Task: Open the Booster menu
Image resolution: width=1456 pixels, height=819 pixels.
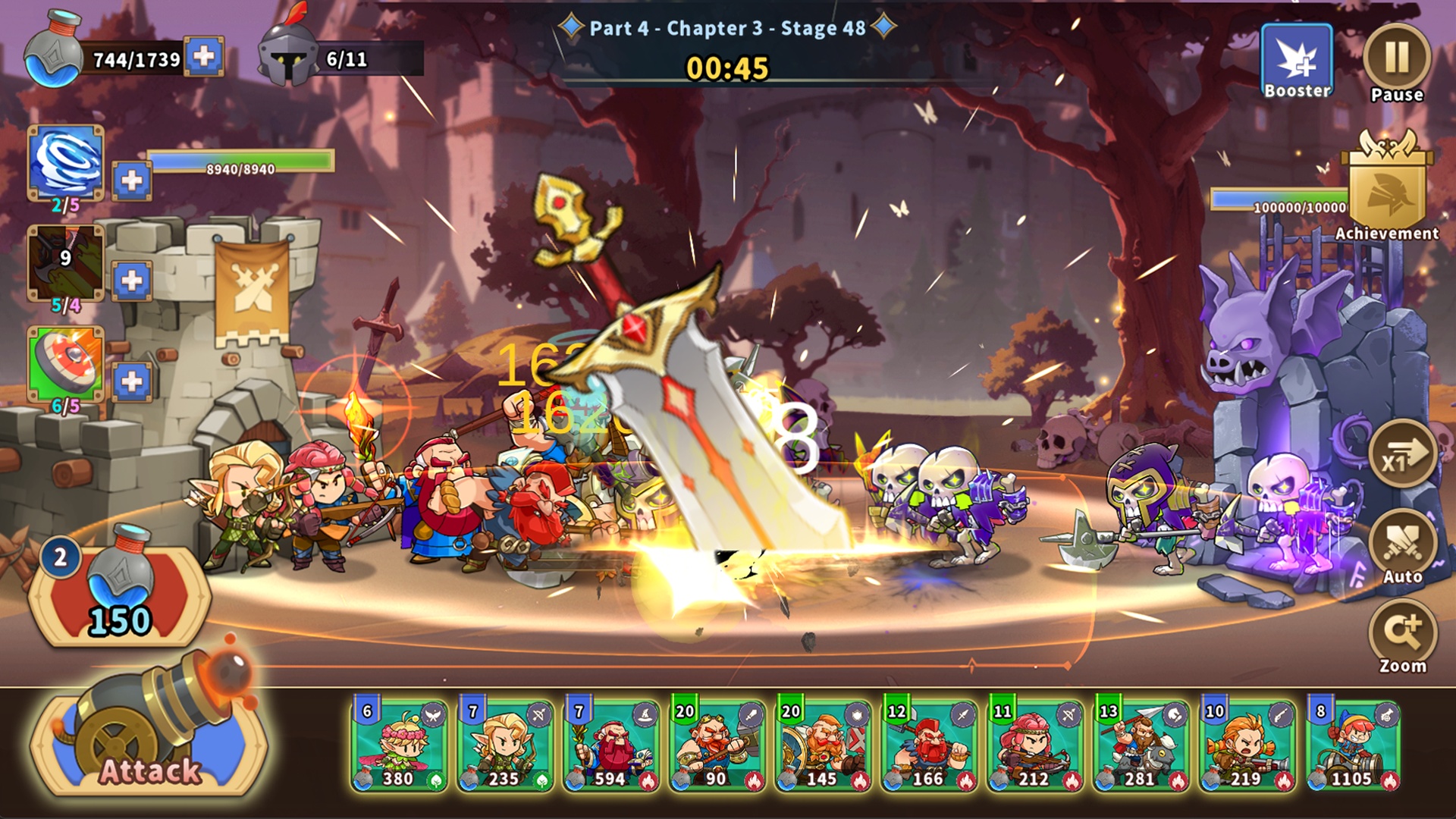Action: tap(1297, 62)
